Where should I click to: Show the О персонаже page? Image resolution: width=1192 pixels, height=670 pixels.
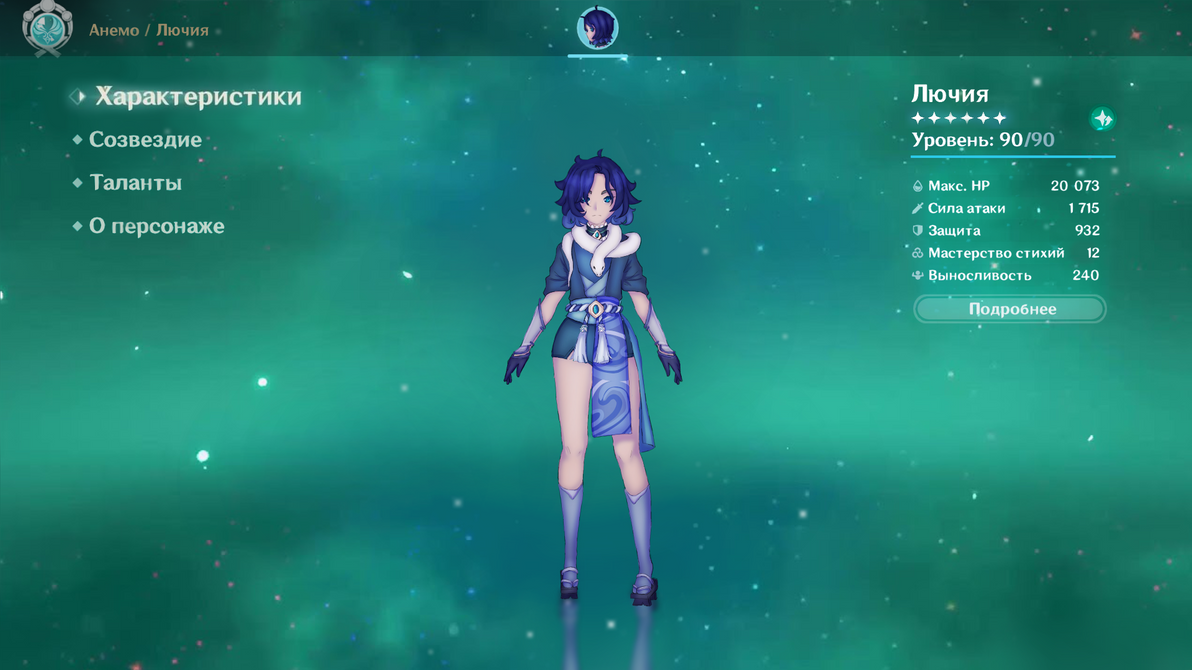[x=156, y=226]
